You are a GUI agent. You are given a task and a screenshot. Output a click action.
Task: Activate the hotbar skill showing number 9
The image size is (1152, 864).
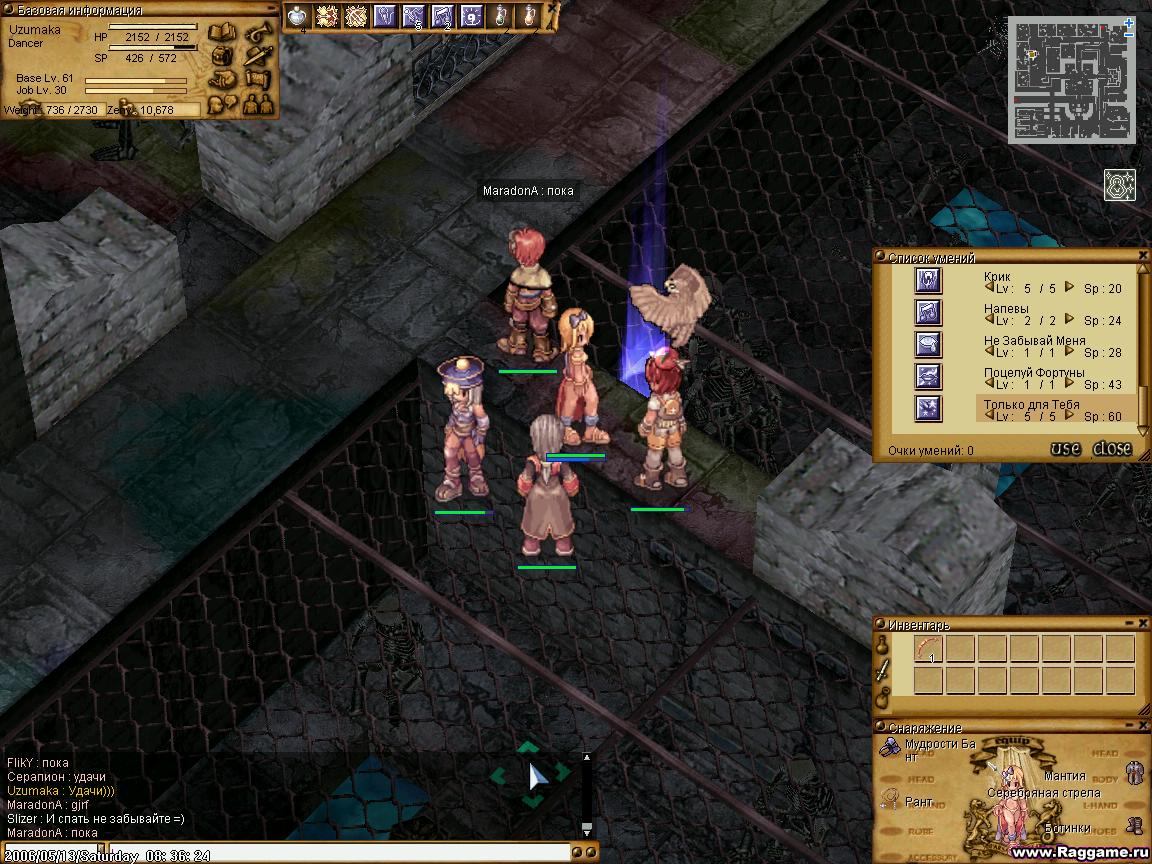(x=472, y=16)
